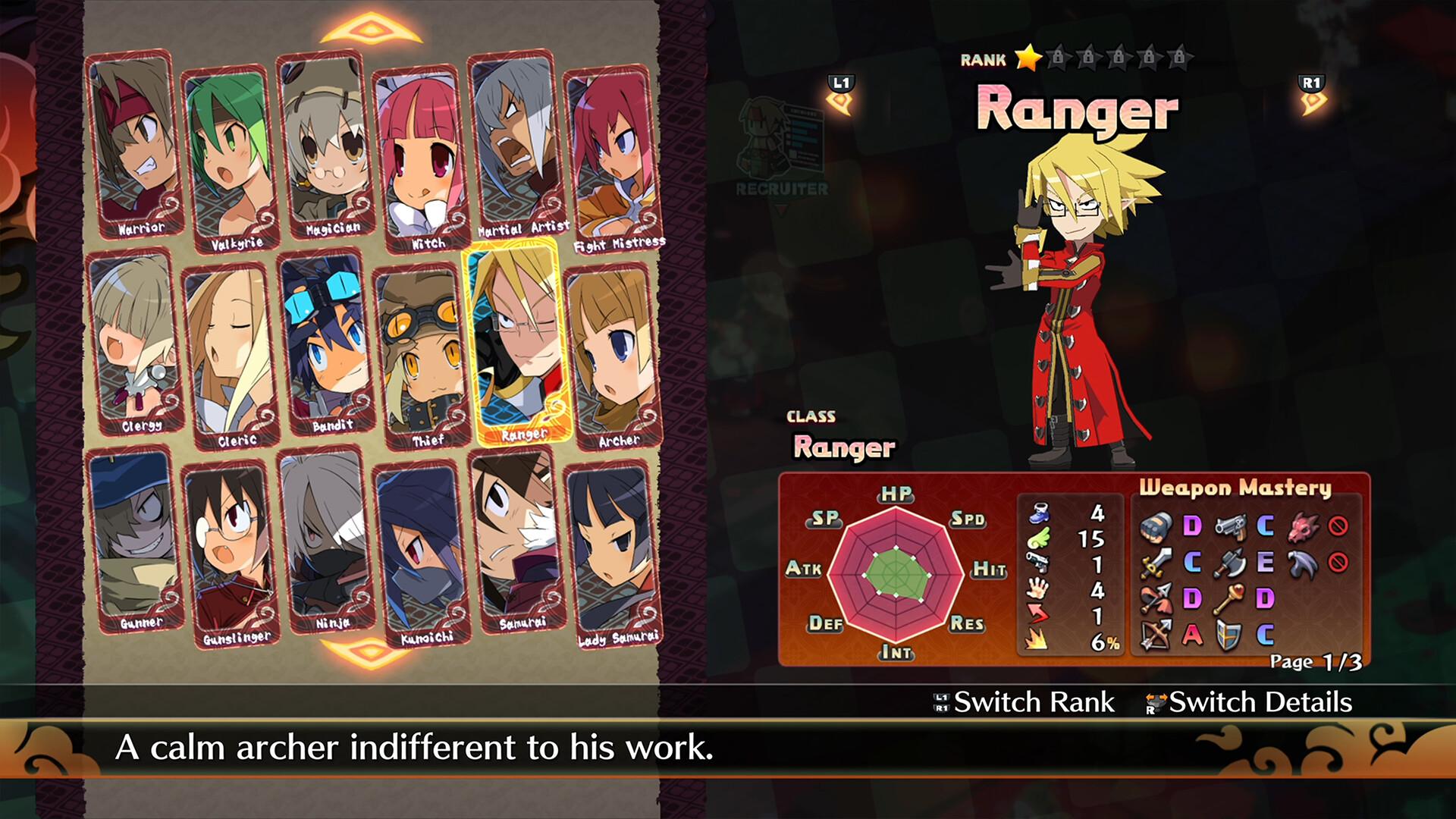Click the upward arrow above portrait grid

point(369,28)
